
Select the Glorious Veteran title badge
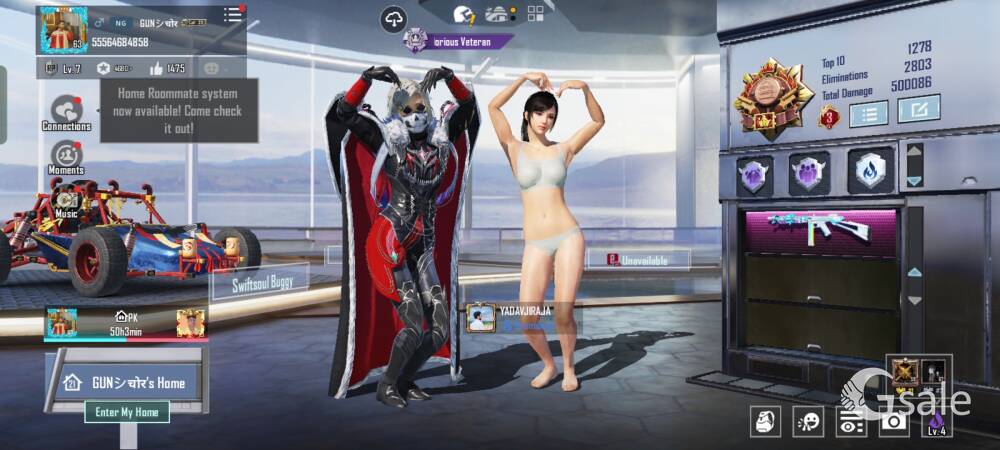point(458,41)
